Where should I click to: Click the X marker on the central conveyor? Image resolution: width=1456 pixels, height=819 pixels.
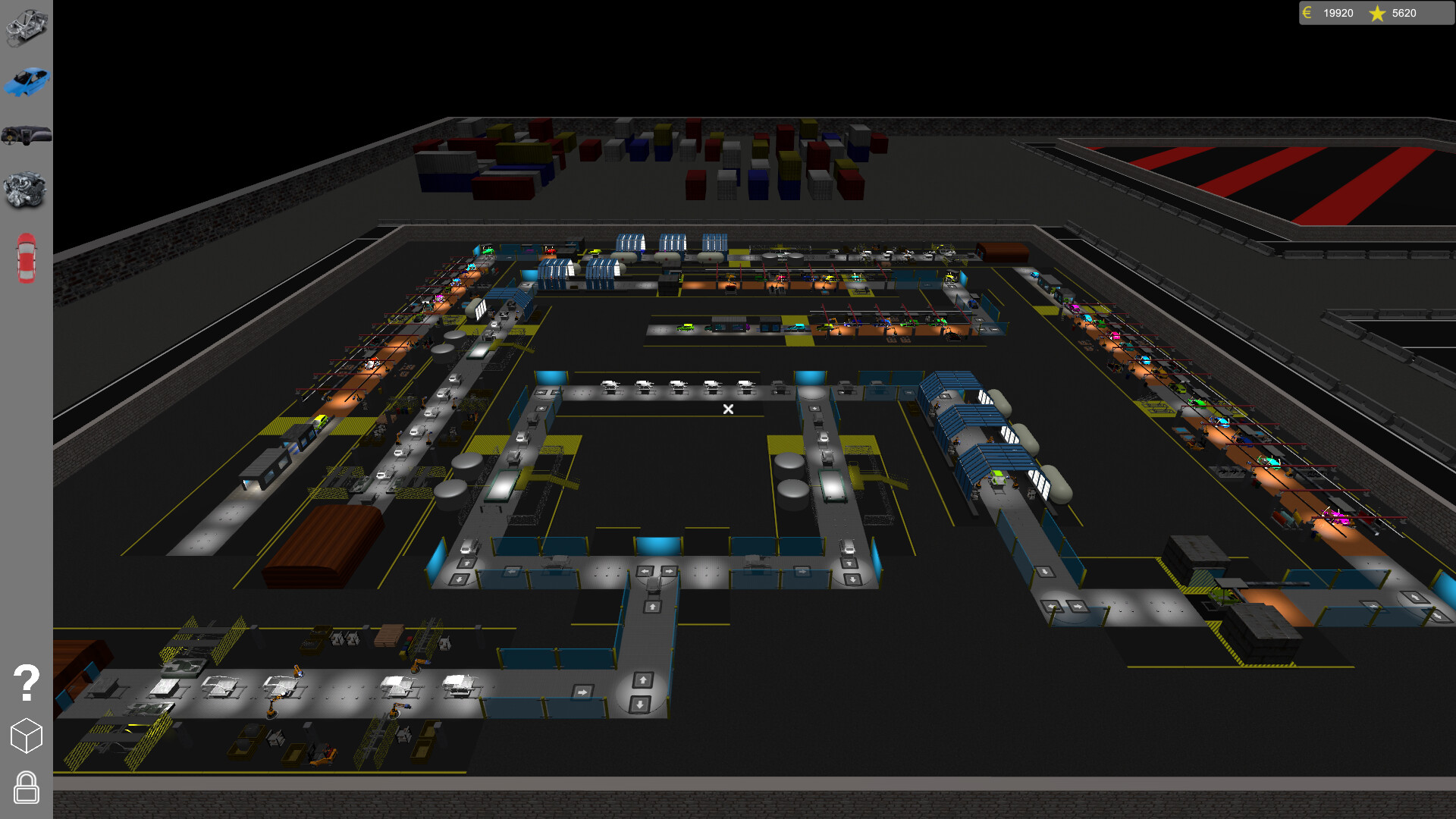728,409
